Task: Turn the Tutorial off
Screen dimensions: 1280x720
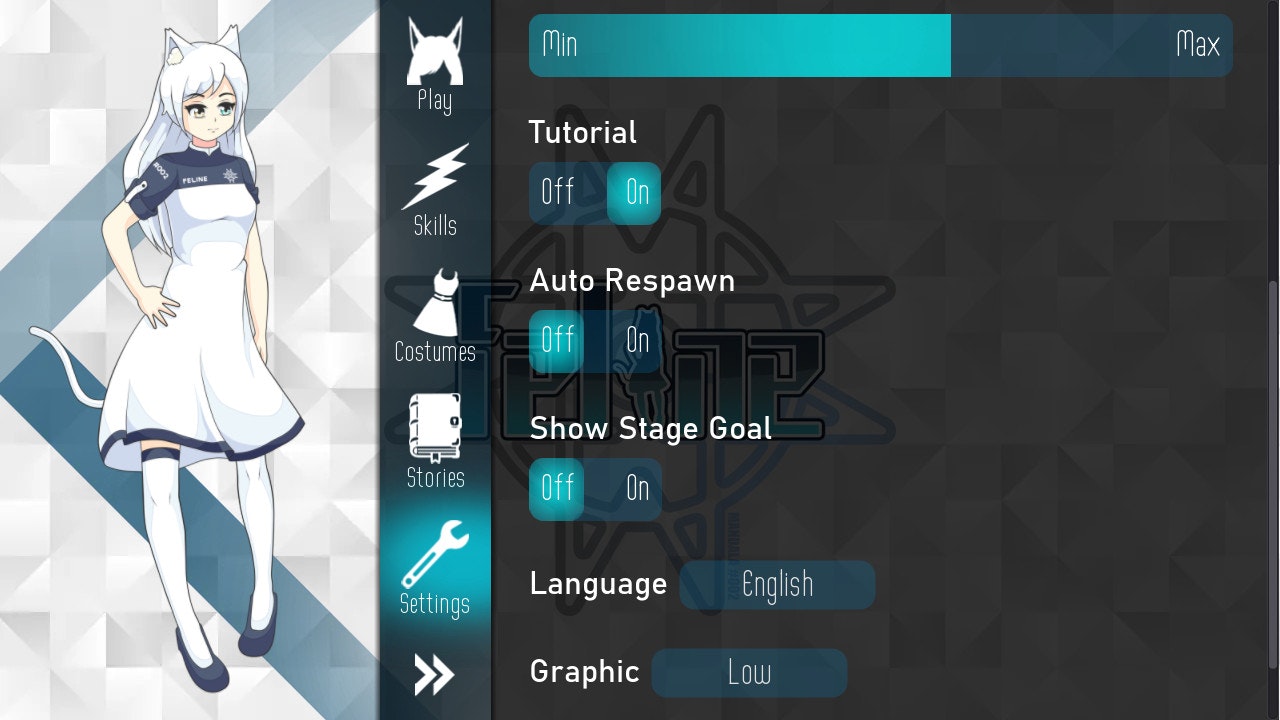Action: pos(557,193)
